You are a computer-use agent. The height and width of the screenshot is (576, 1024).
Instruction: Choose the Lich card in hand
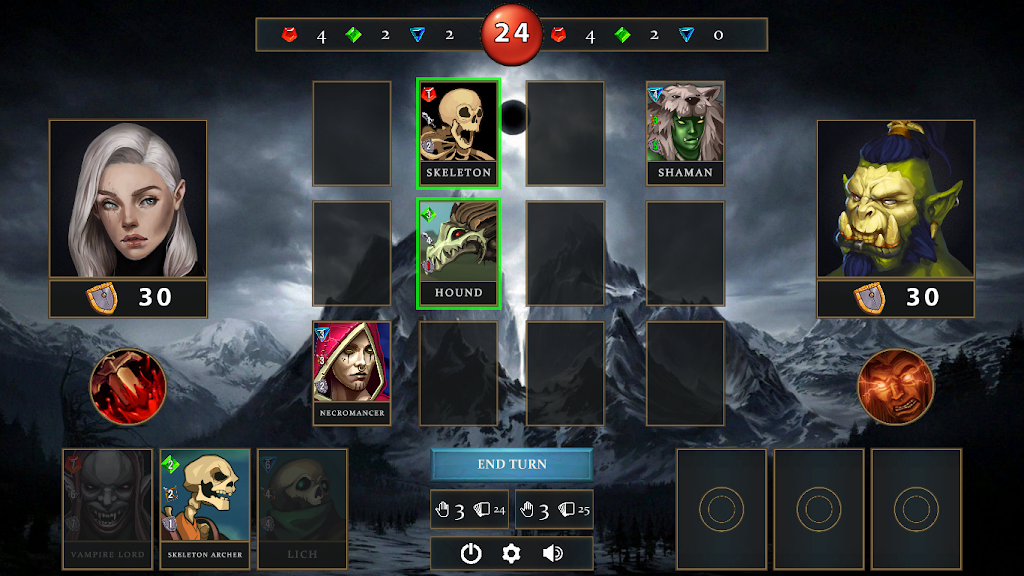click(302, 508)
